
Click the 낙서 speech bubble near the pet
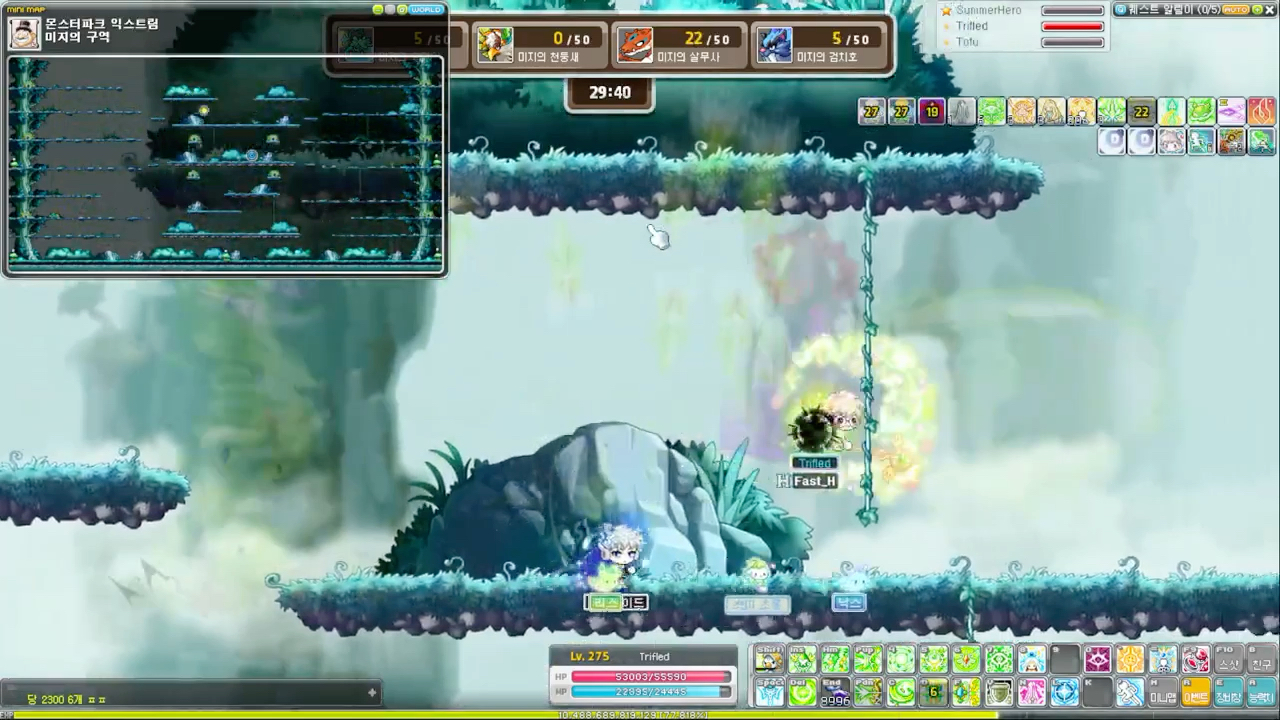point(849,601)
